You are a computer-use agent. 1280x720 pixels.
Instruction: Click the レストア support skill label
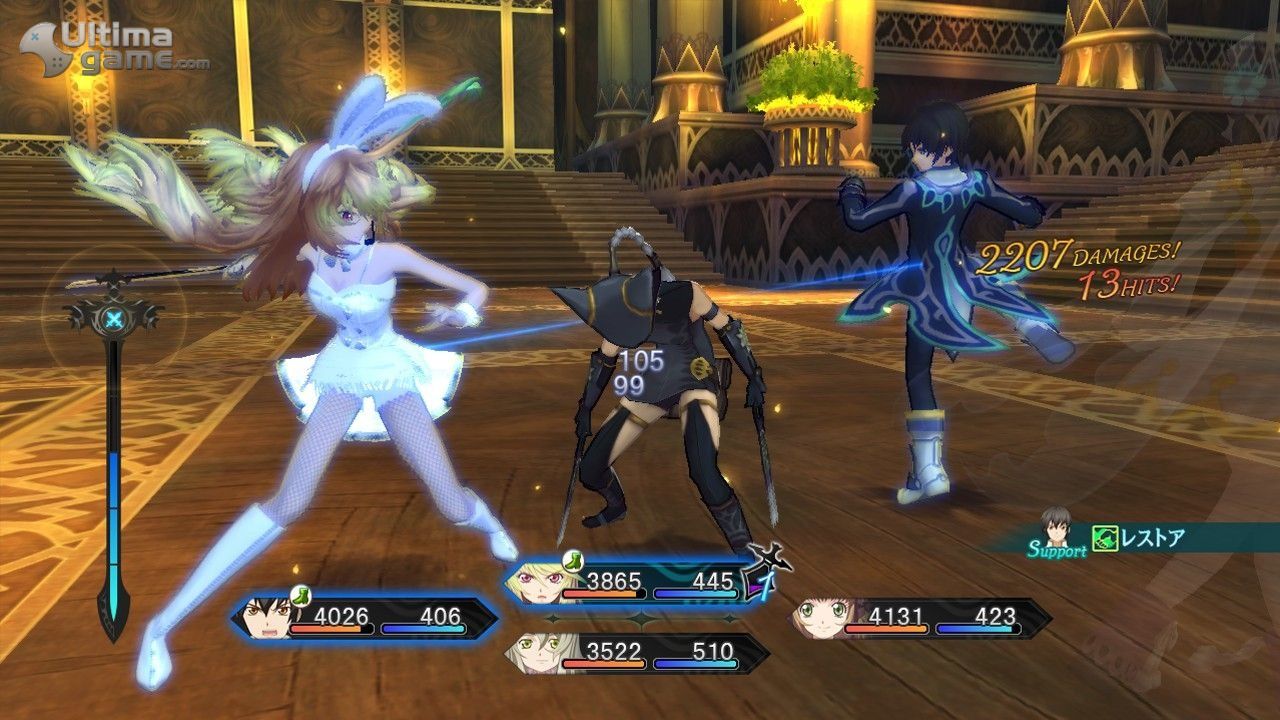coord(1150,539)
